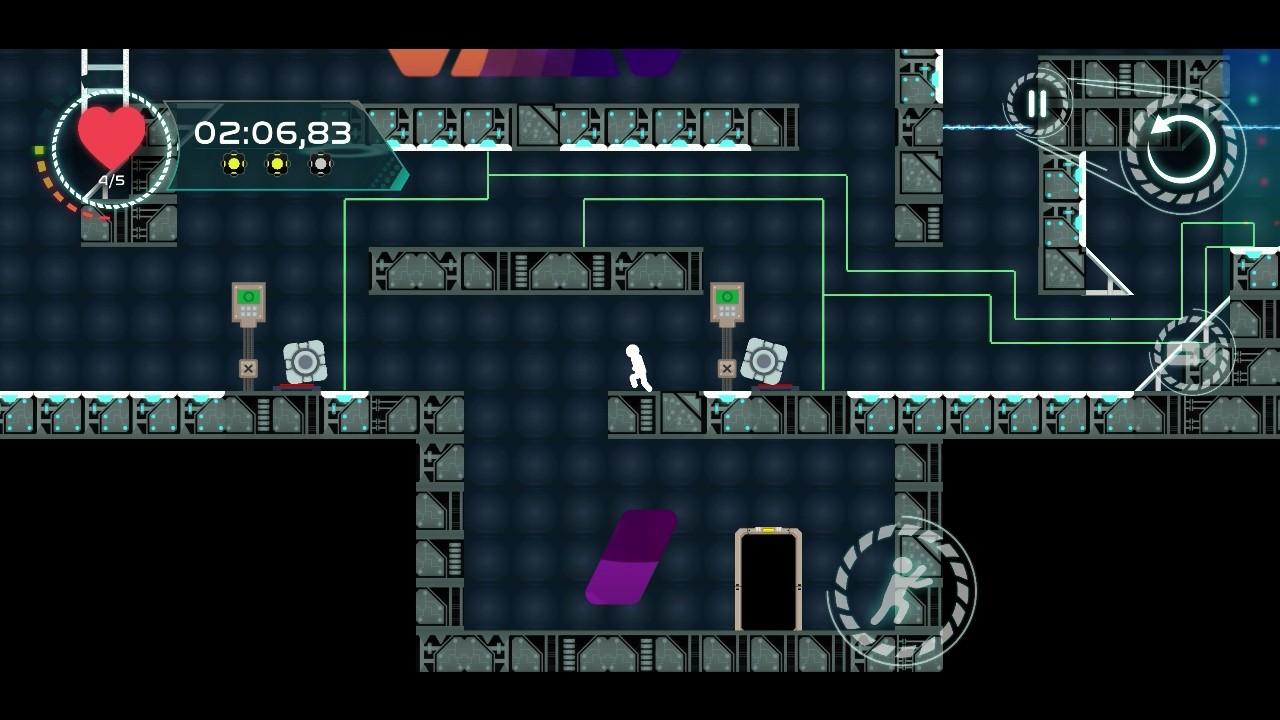Viewport: 1280px width, 720px height.
Task: Flip the right lever switch near the cube
Action: [725, 297]
